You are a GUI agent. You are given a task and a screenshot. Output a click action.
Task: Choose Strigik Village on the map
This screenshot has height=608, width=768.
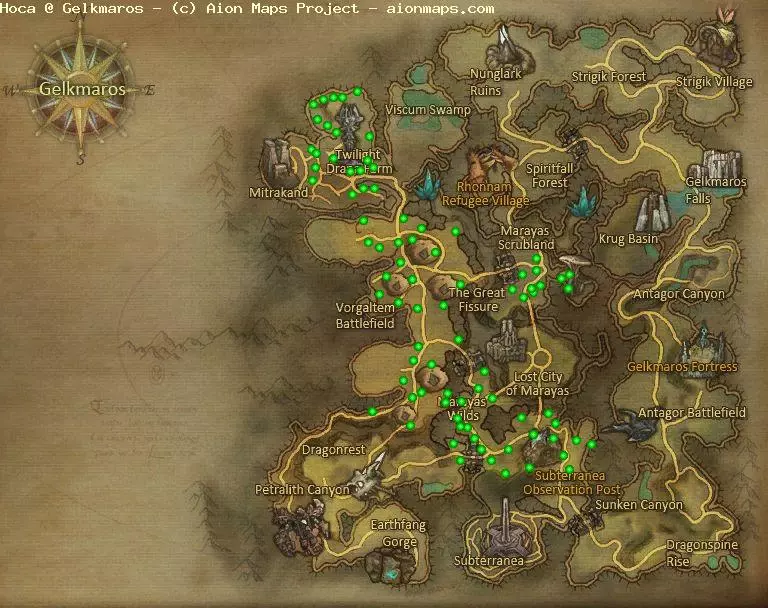pos(714,82)
